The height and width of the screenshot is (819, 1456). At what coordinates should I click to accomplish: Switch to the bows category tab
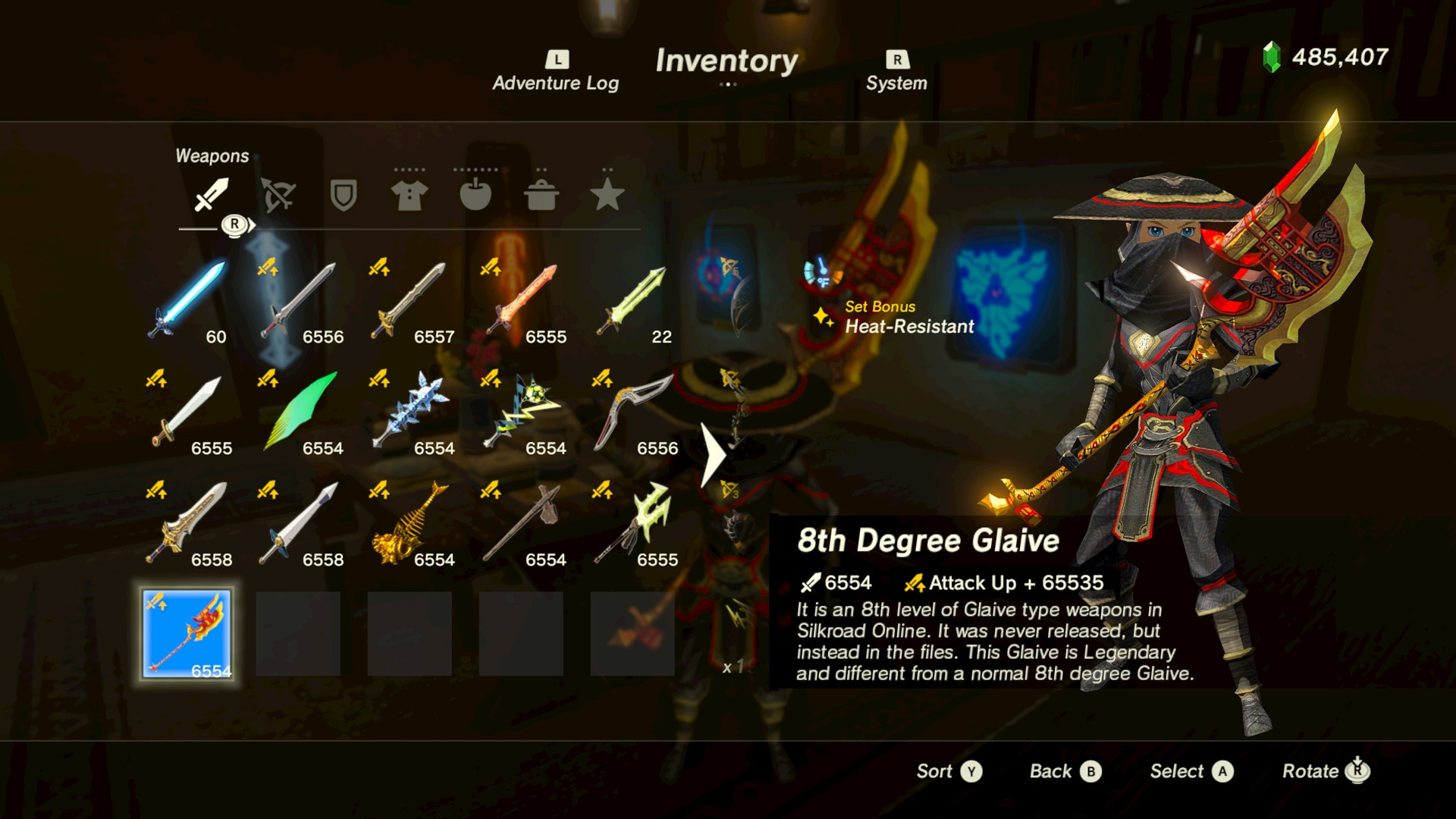coord(278,196)
